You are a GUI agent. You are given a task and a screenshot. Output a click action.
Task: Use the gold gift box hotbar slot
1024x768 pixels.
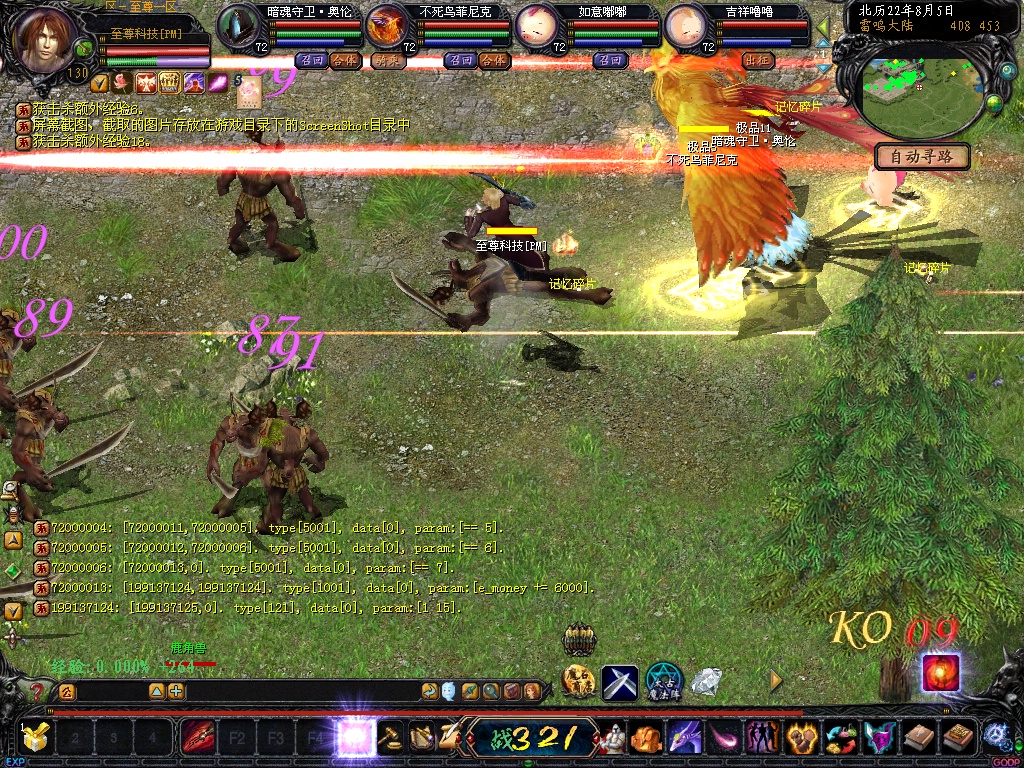tap(34, 738)
